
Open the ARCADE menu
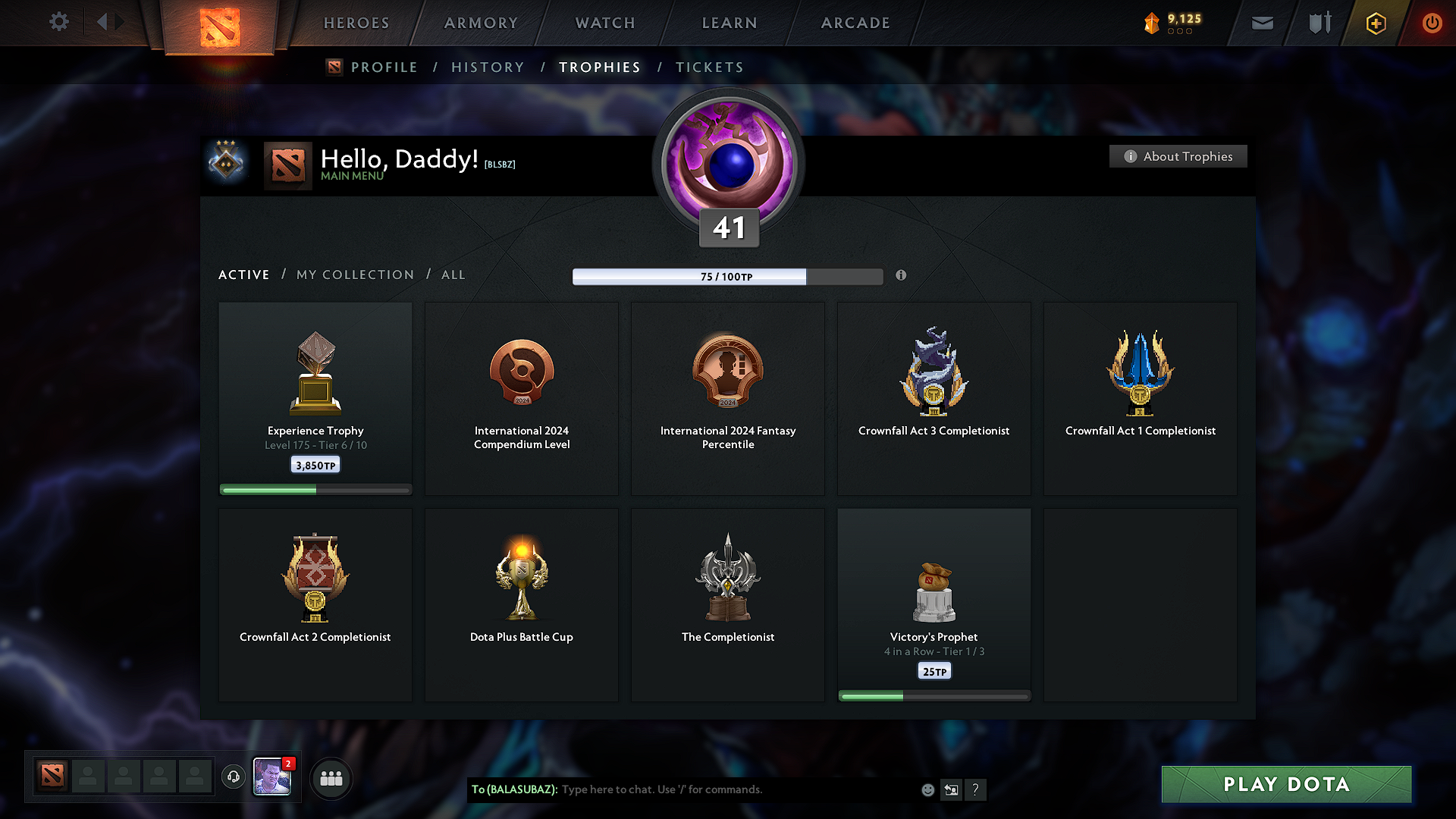click(x=855, y=23)
